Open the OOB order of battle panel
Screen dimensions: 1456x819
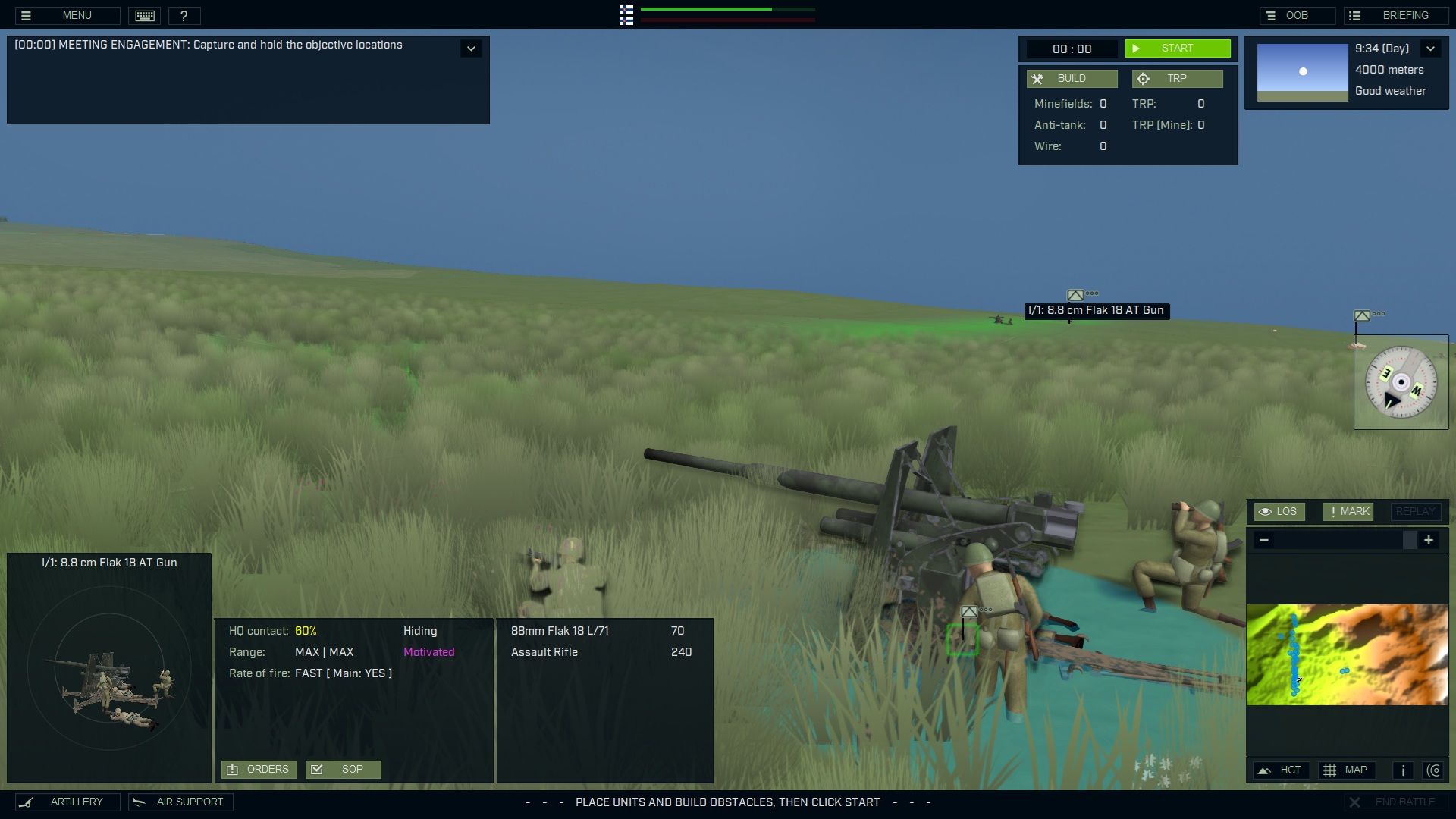coord(1298,15)
